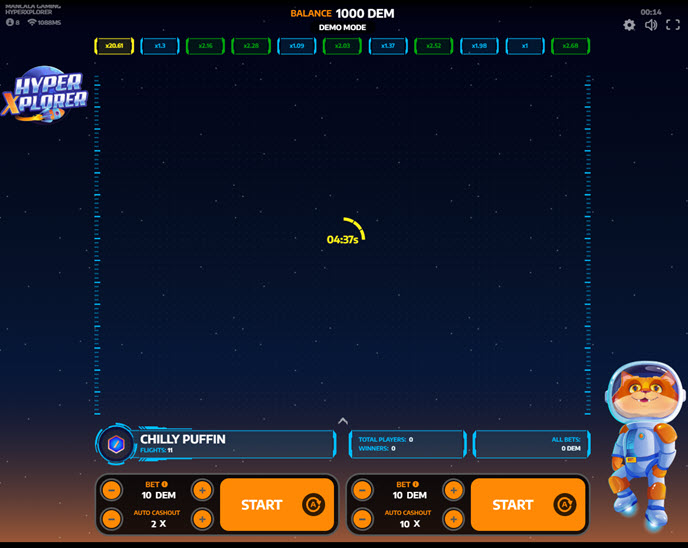
Task: Select the x2.68 history multiplier
Action: coord(570,46)
